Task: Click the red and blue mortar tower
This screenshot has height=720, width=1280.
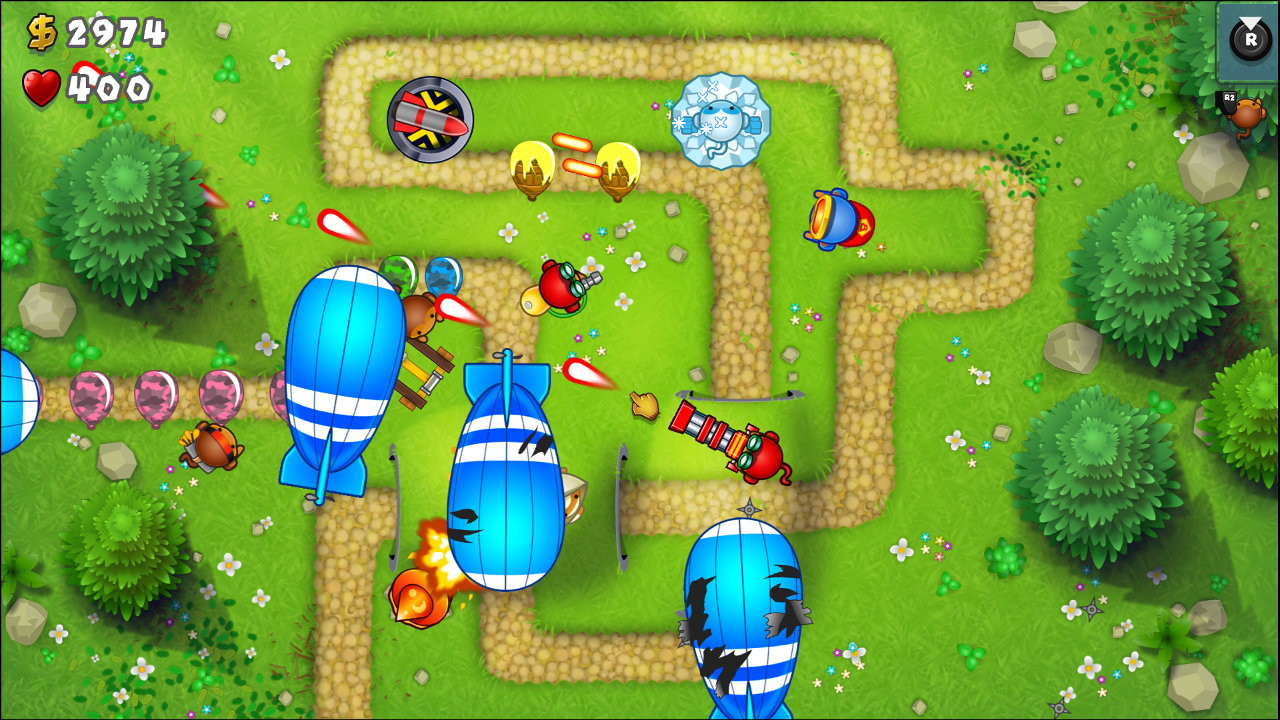Action: [x=838, y=218]
